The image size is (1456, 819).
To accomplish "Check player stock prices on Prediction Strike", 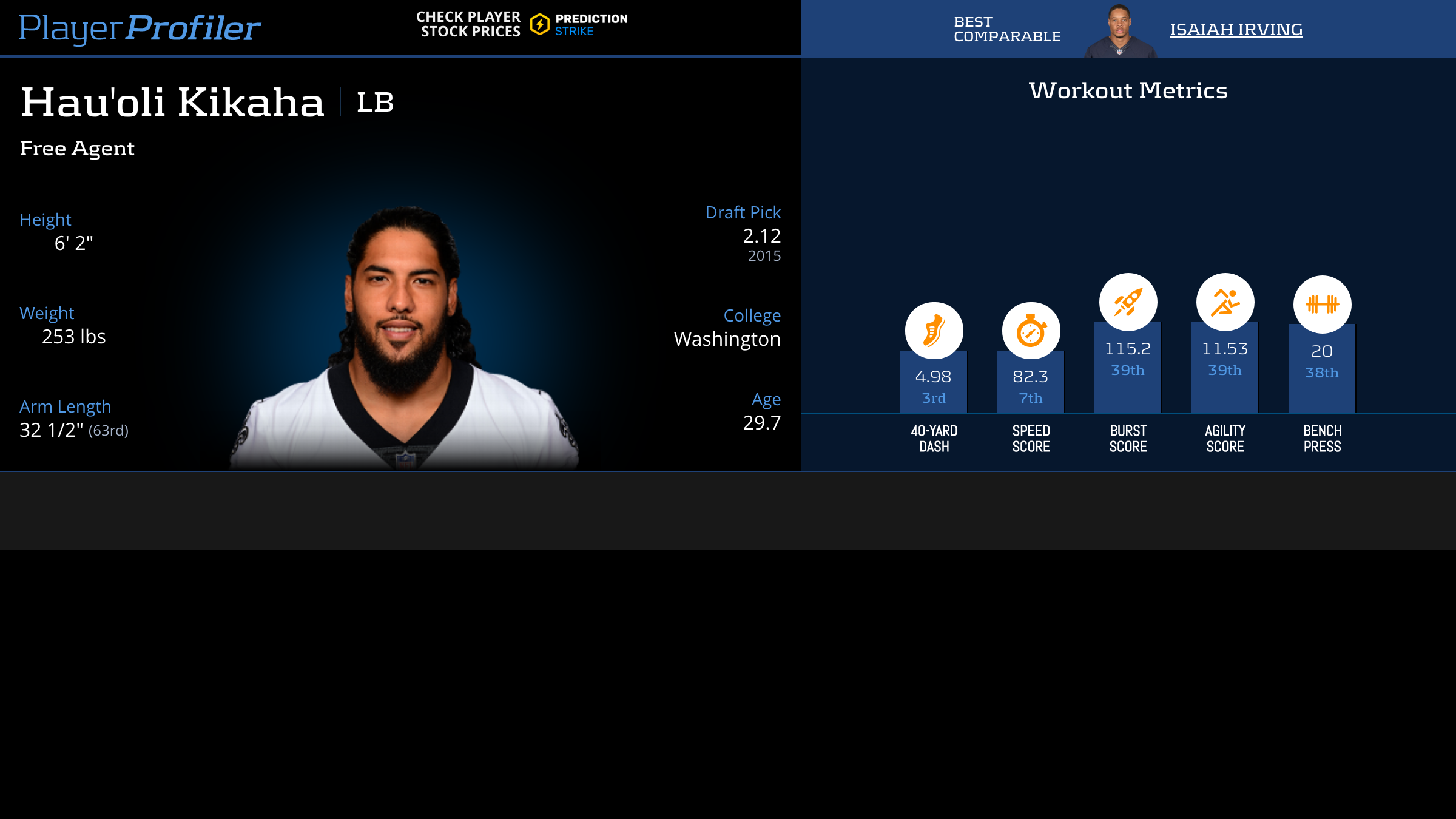I will 522,24.
